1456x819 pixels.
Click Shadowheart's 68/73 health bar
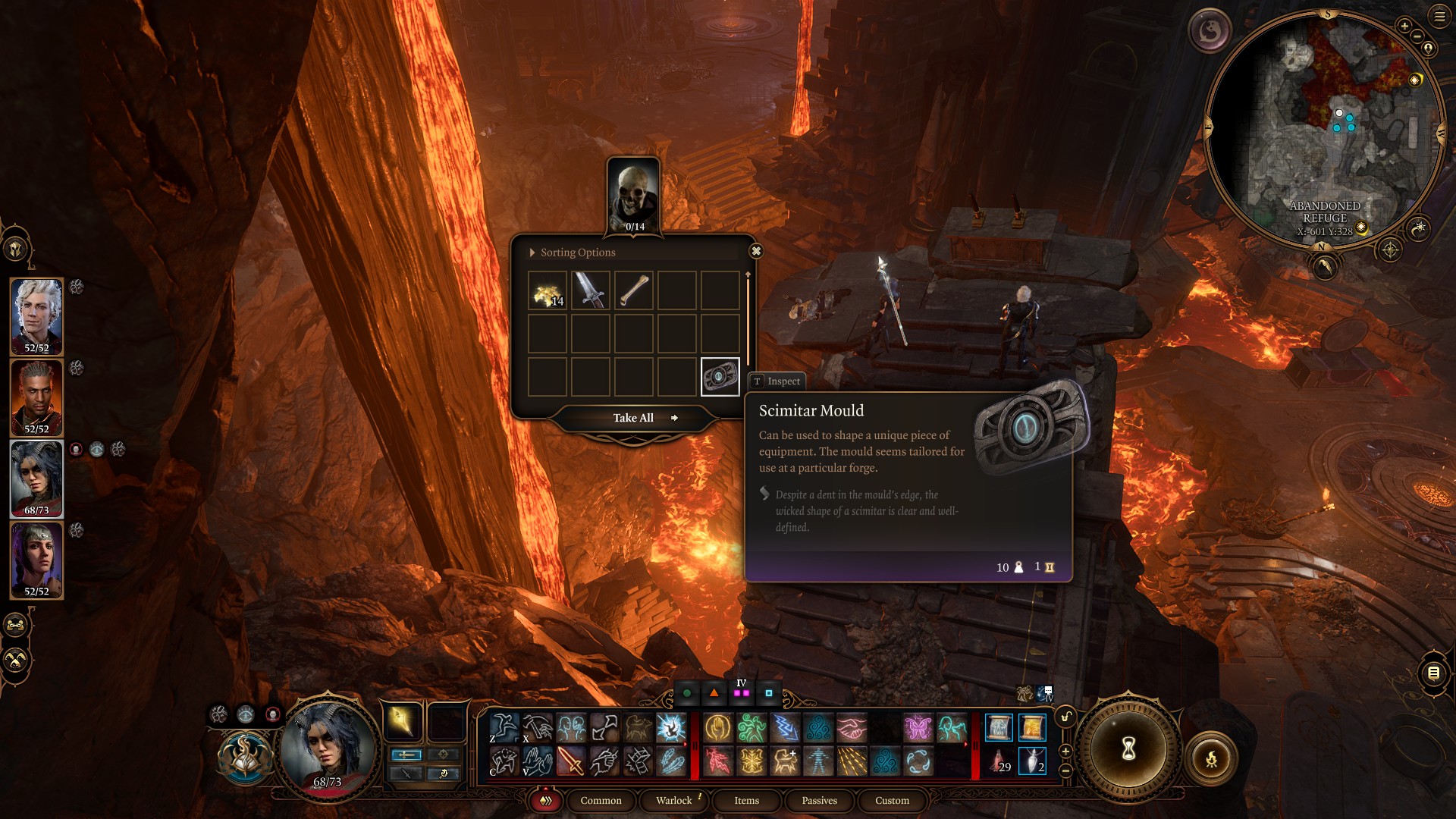point(36,510)
